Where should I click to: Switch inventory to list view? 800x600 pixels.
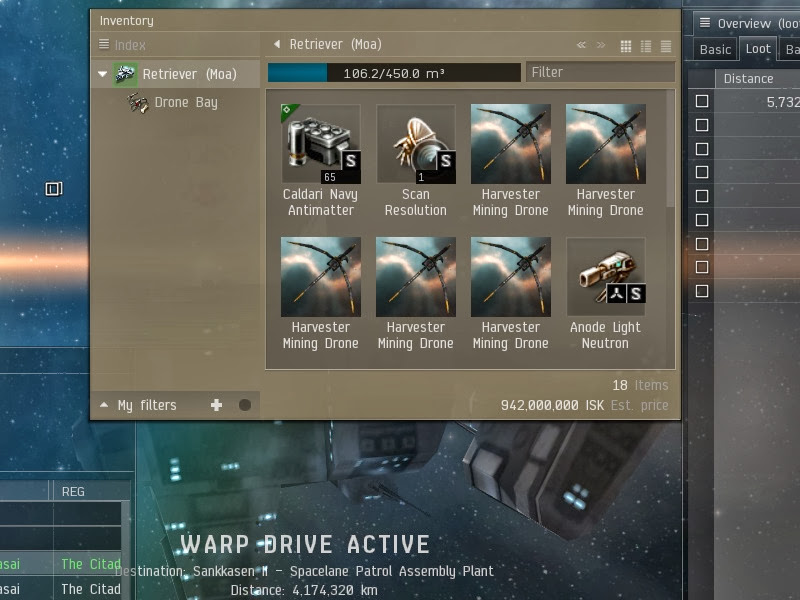pos(665,45)
